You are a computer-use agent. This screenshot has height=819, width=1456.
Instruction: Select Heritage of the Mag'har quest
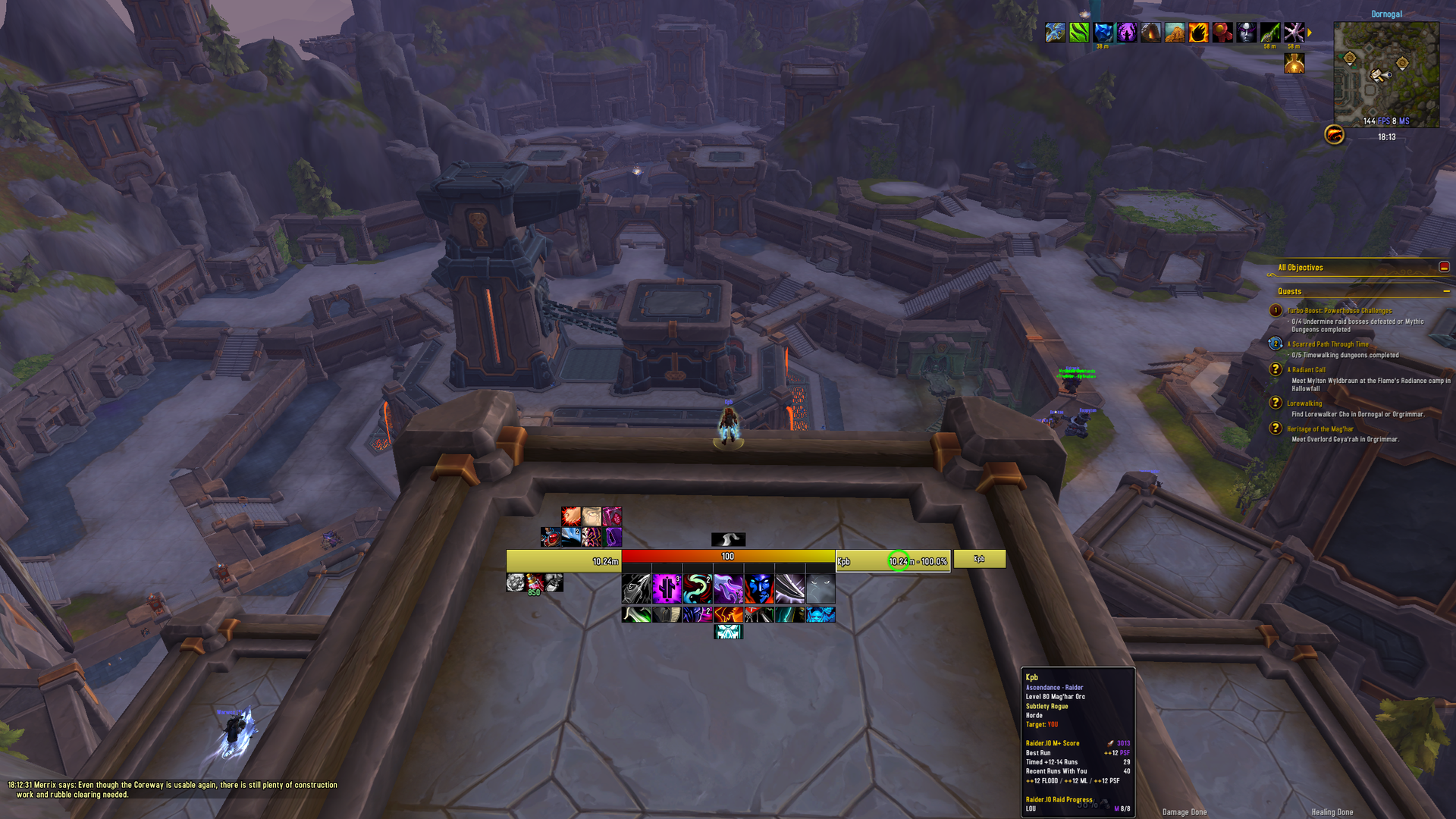(x=1319, y=429)
